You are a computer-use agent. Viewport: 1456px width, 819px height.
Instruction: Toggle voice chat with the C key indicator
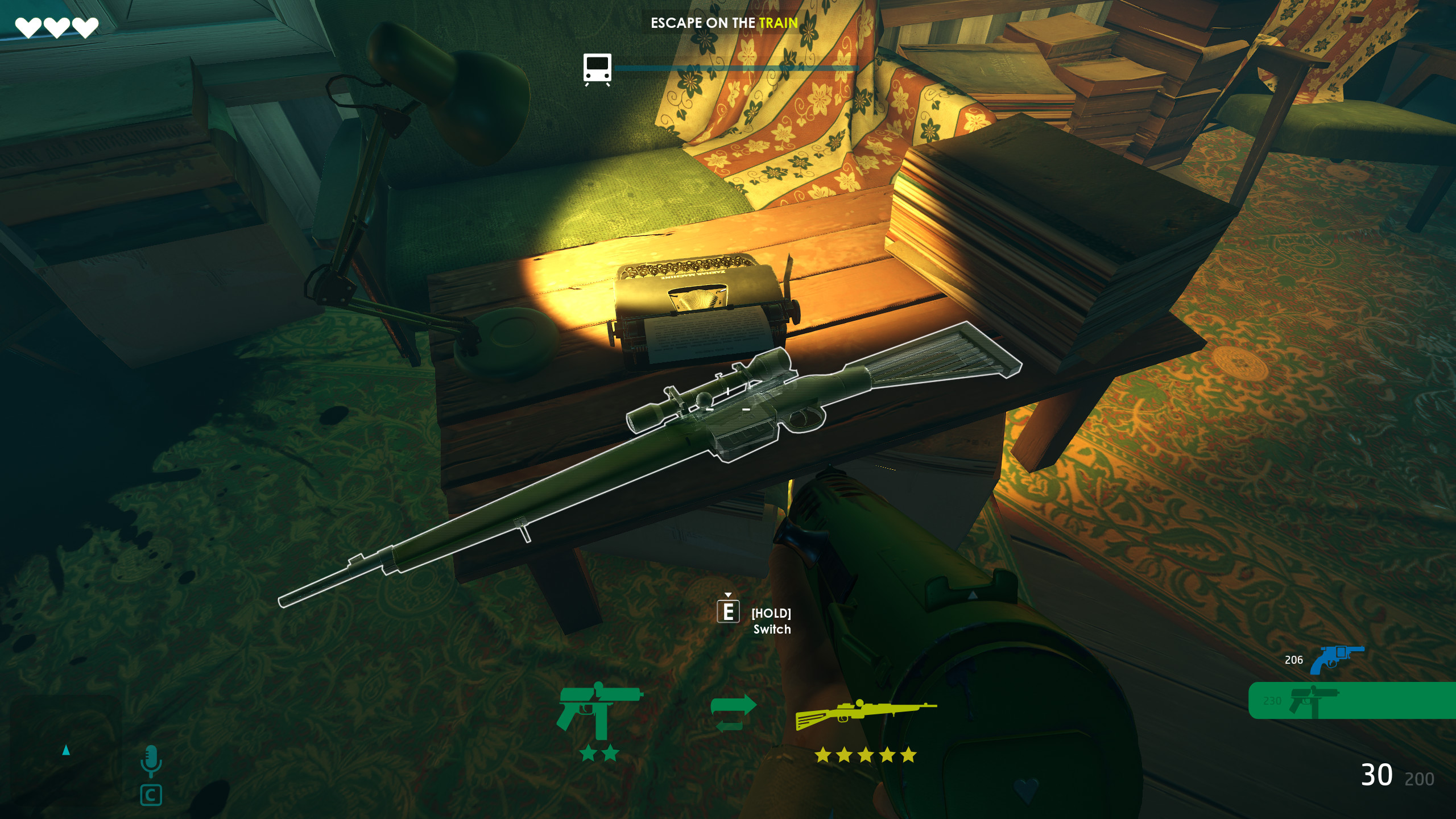(x=151, y=795)
